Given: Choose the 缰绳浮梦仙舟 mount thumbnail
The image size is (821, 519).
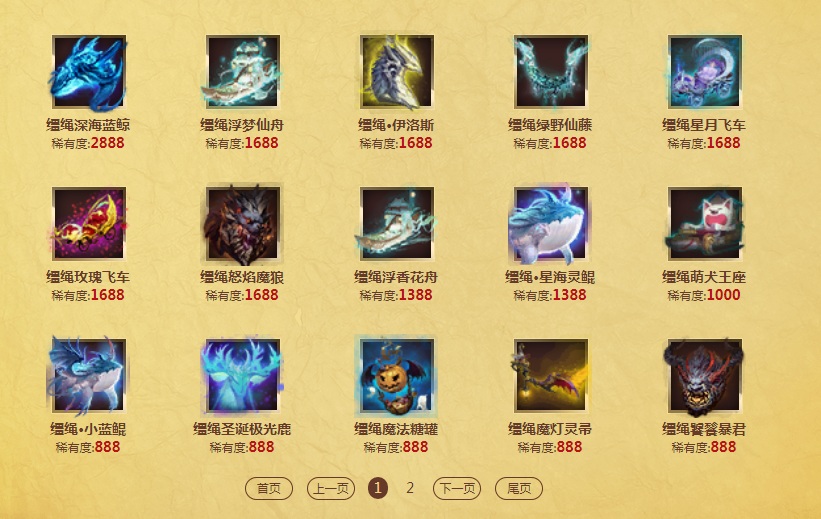Looking at the screenshot, I should pyautogui.click(x=243, y=72).
